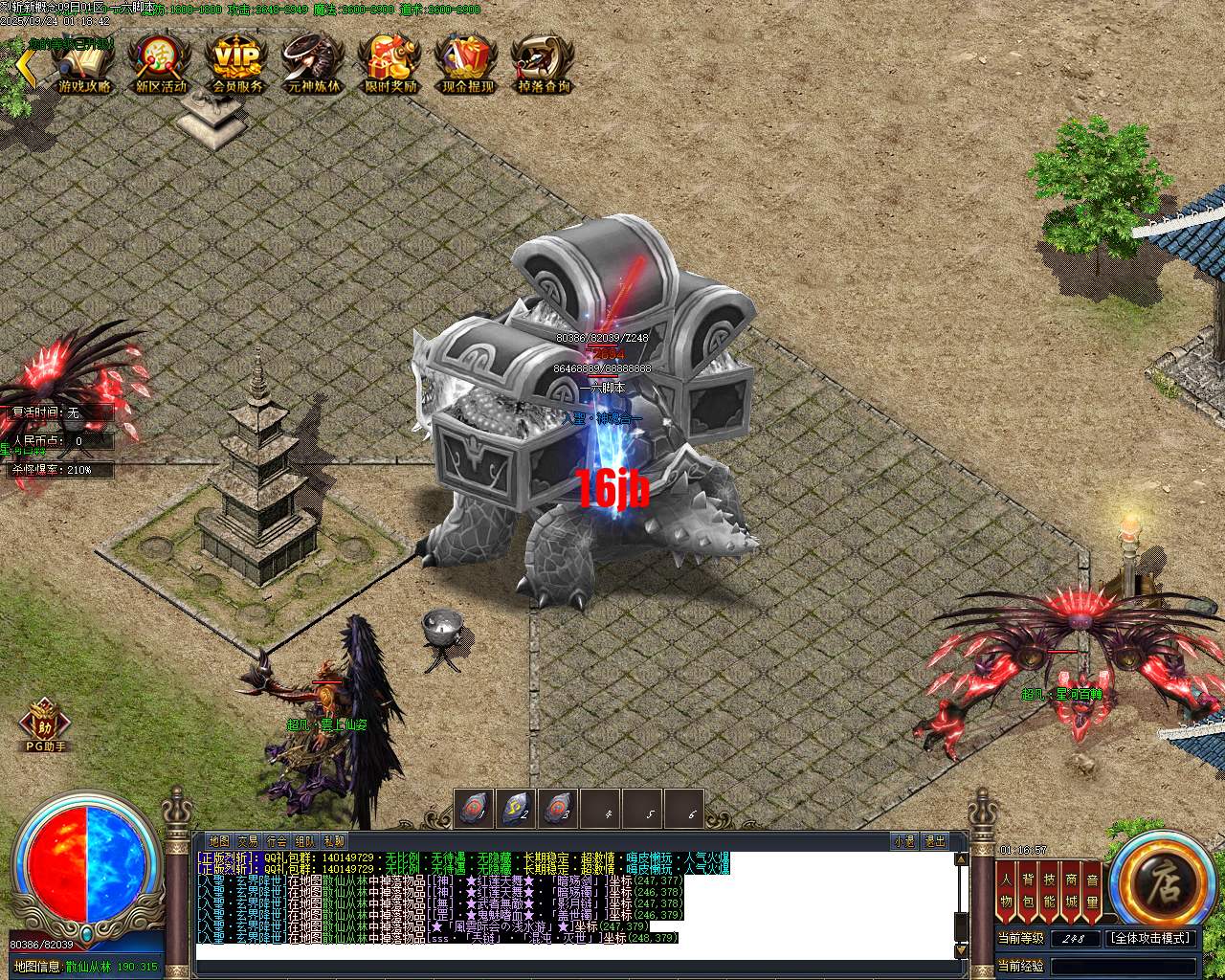Select skill slot 1 in the hotbar
This screenshot has width=1225, height=980.
(476, 809)
